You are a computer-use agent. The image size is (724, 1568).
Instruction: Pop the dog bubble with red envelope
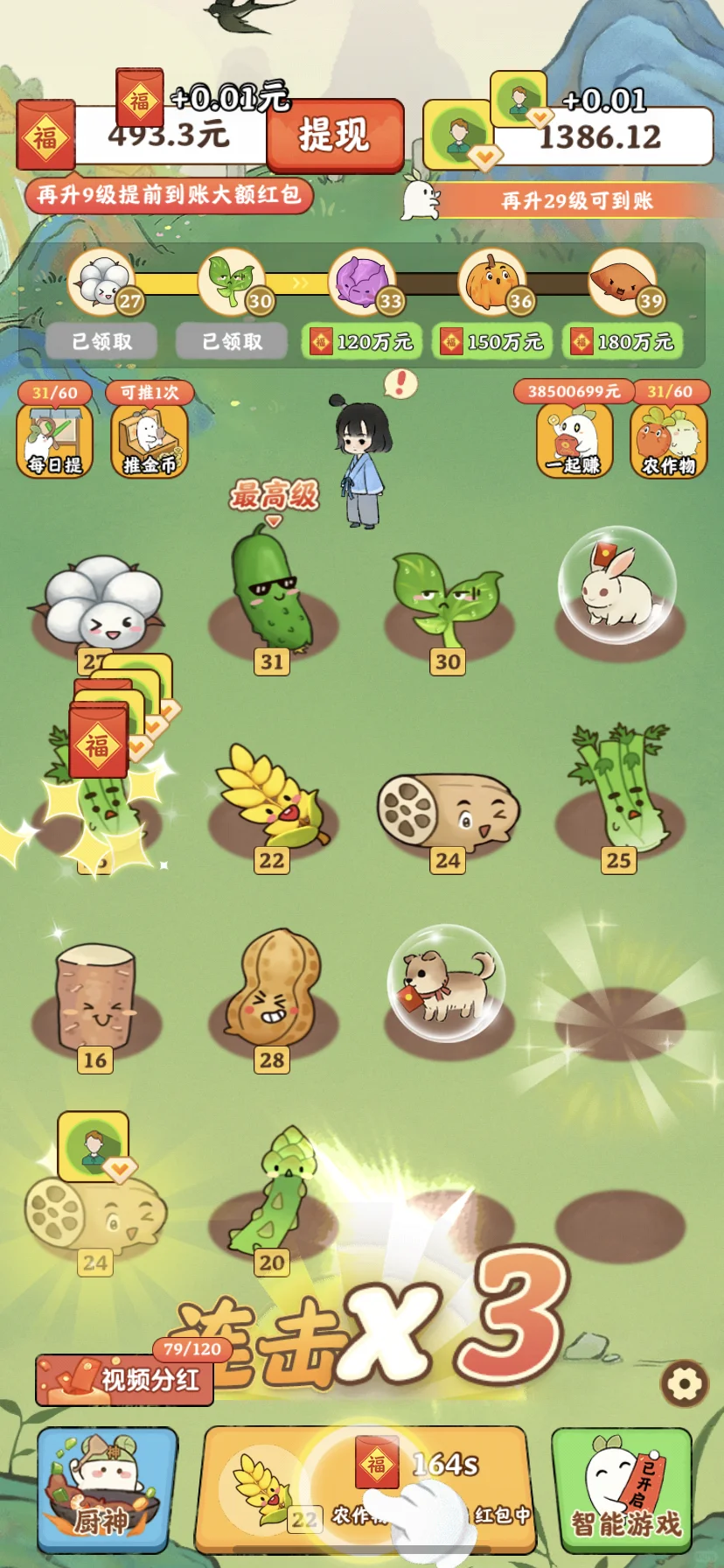click(x=446, y=981)
